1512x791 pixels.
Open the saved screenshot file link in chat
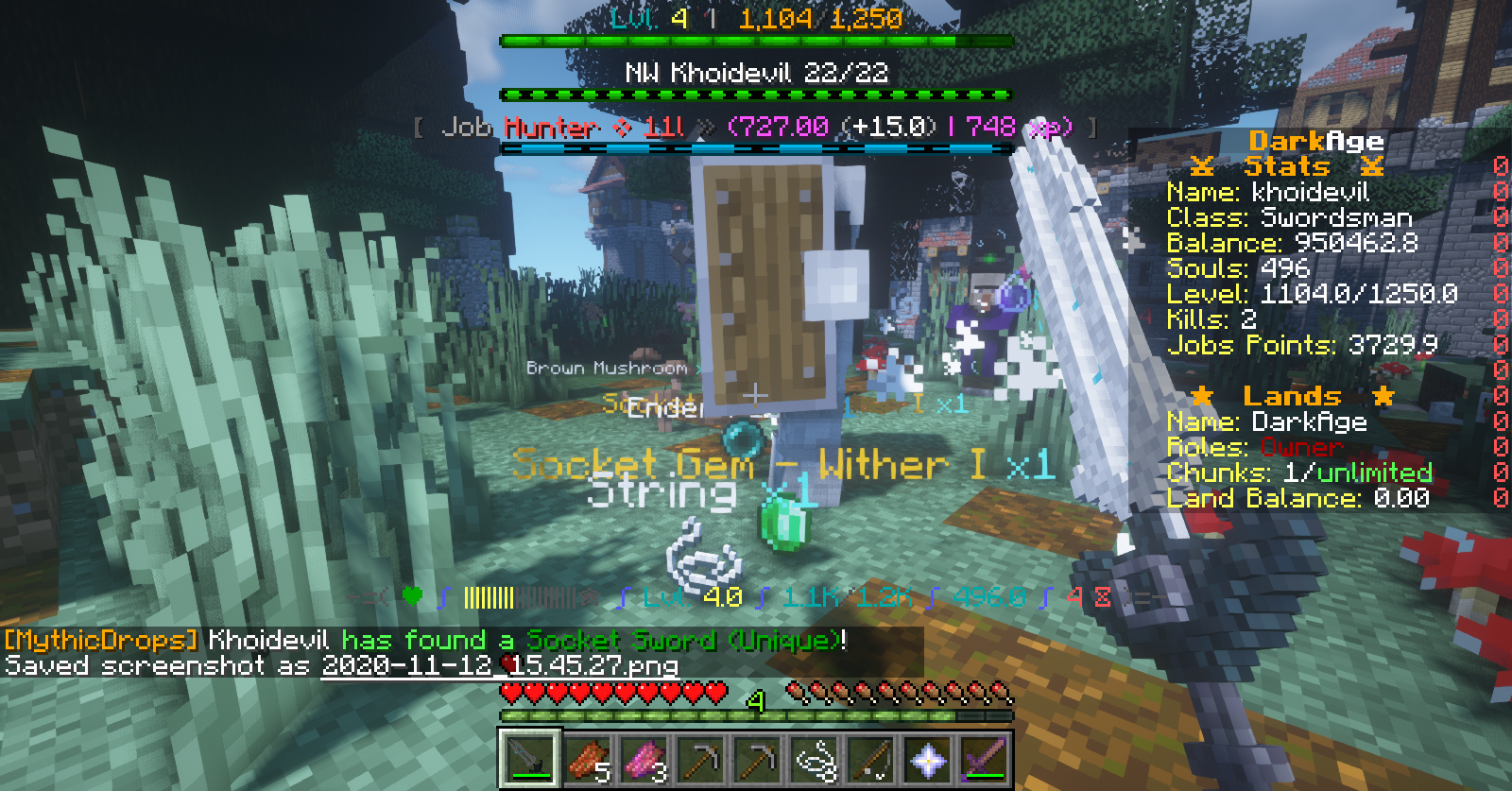click(499, 665)
